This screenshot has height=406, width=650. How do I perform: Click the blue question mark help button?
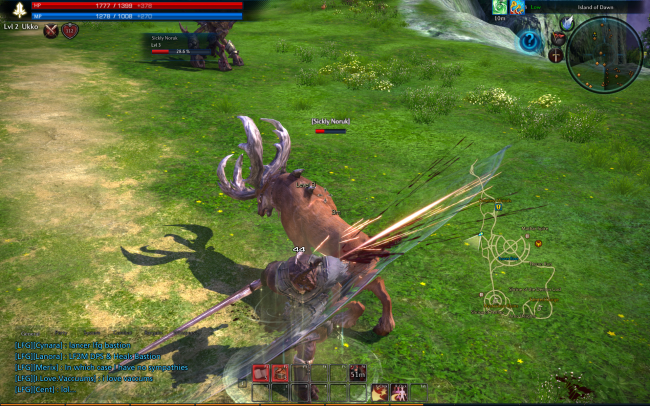click(x=527, y=42)
